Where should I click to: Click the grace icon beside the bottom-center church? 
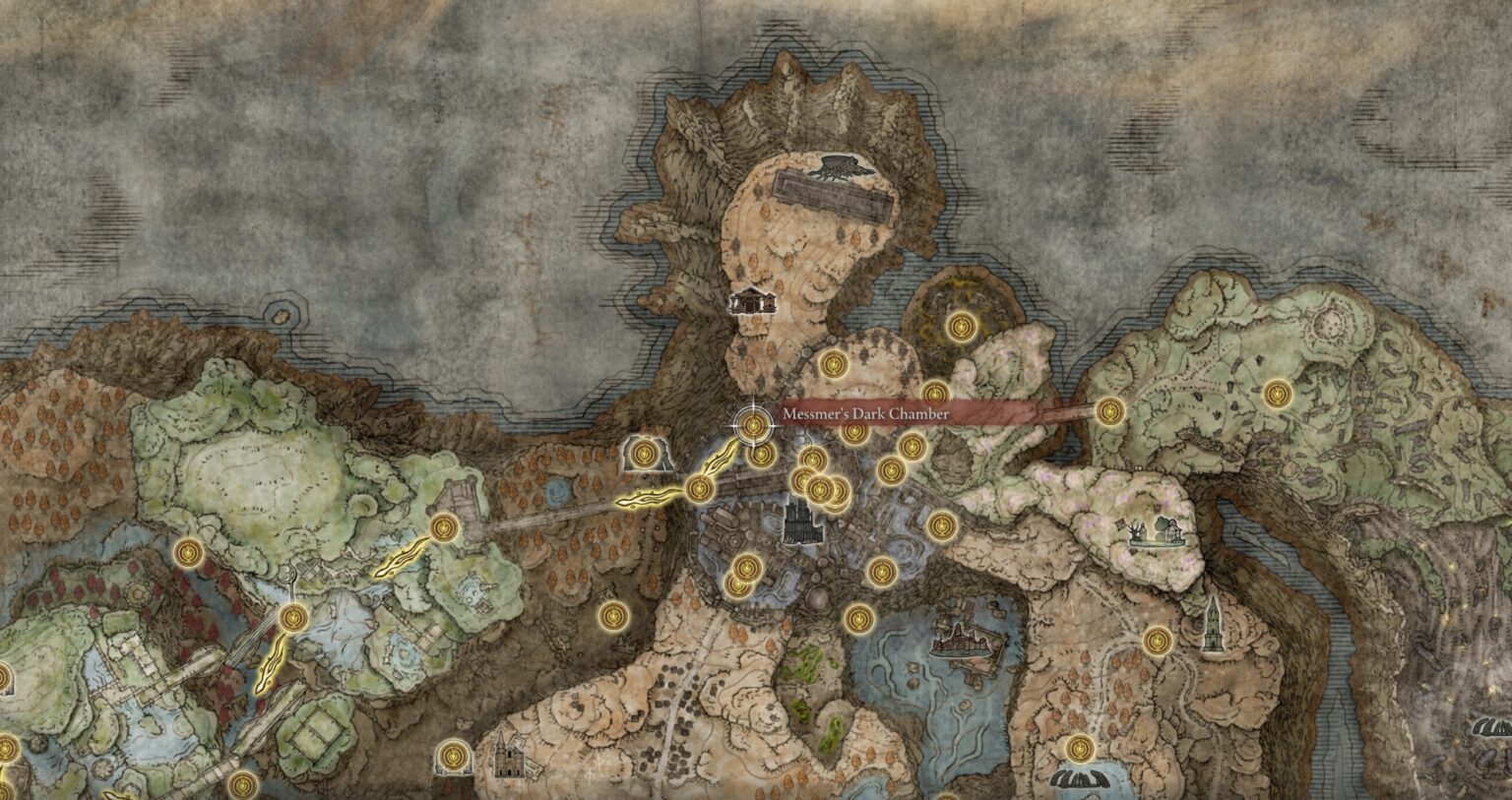453,756
